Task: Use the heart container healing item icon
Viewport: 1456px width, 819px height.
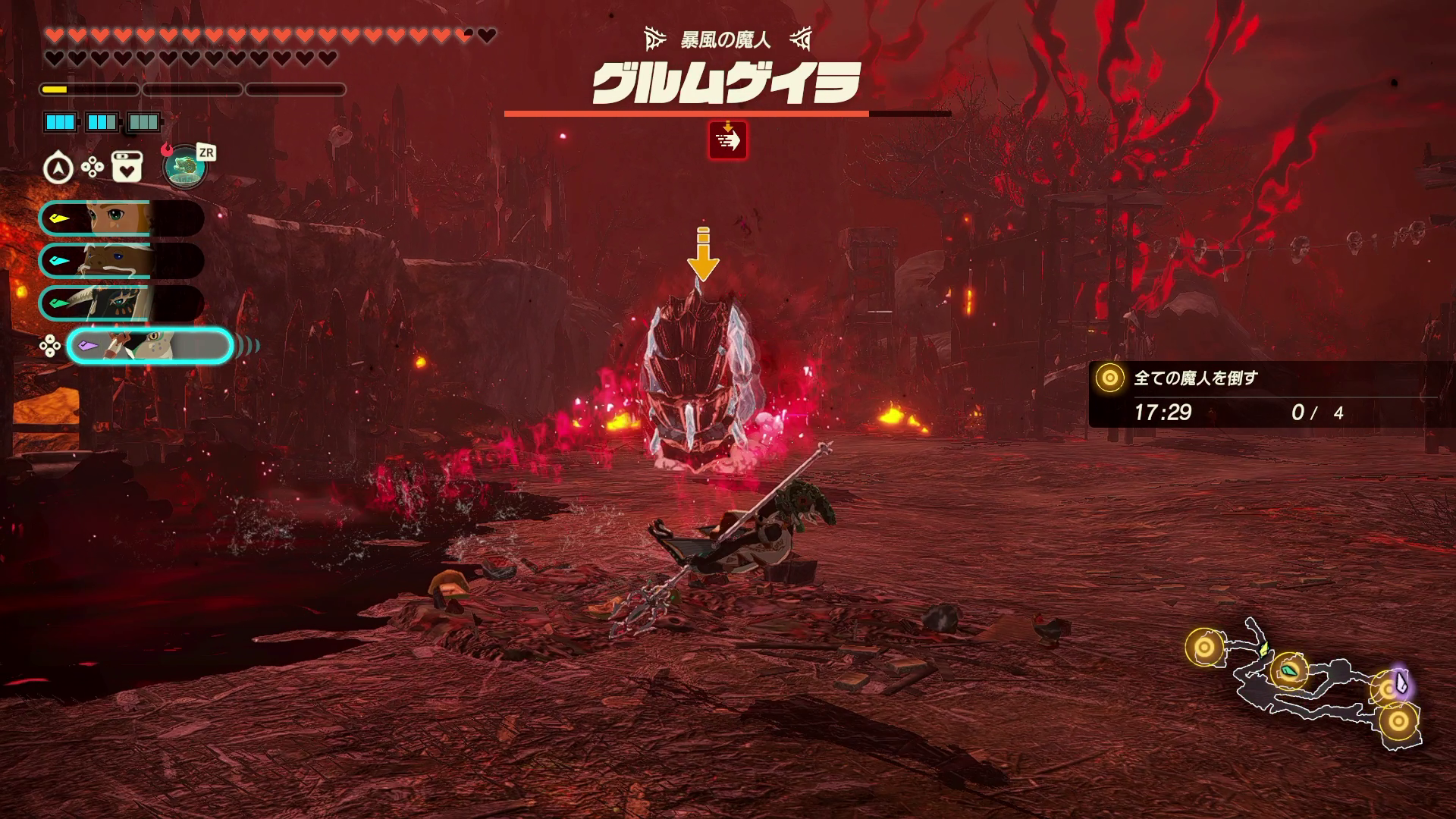Action: (x=127, y=168)
